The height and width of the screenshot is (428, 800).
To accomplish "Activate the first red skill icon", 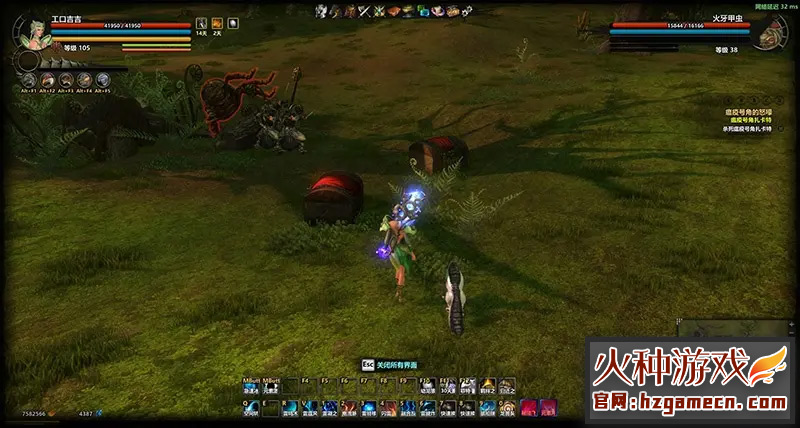I will tap(527, 407).
